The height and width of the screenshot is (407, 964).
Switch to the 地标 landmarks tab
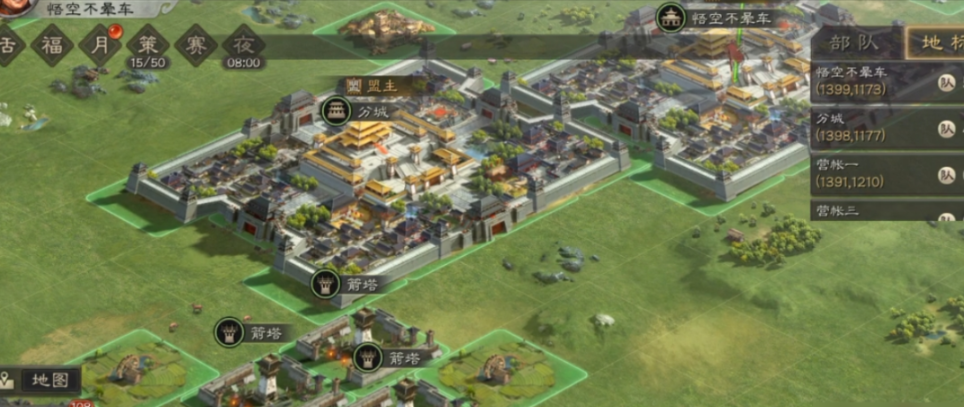click(x=937, y=43)
